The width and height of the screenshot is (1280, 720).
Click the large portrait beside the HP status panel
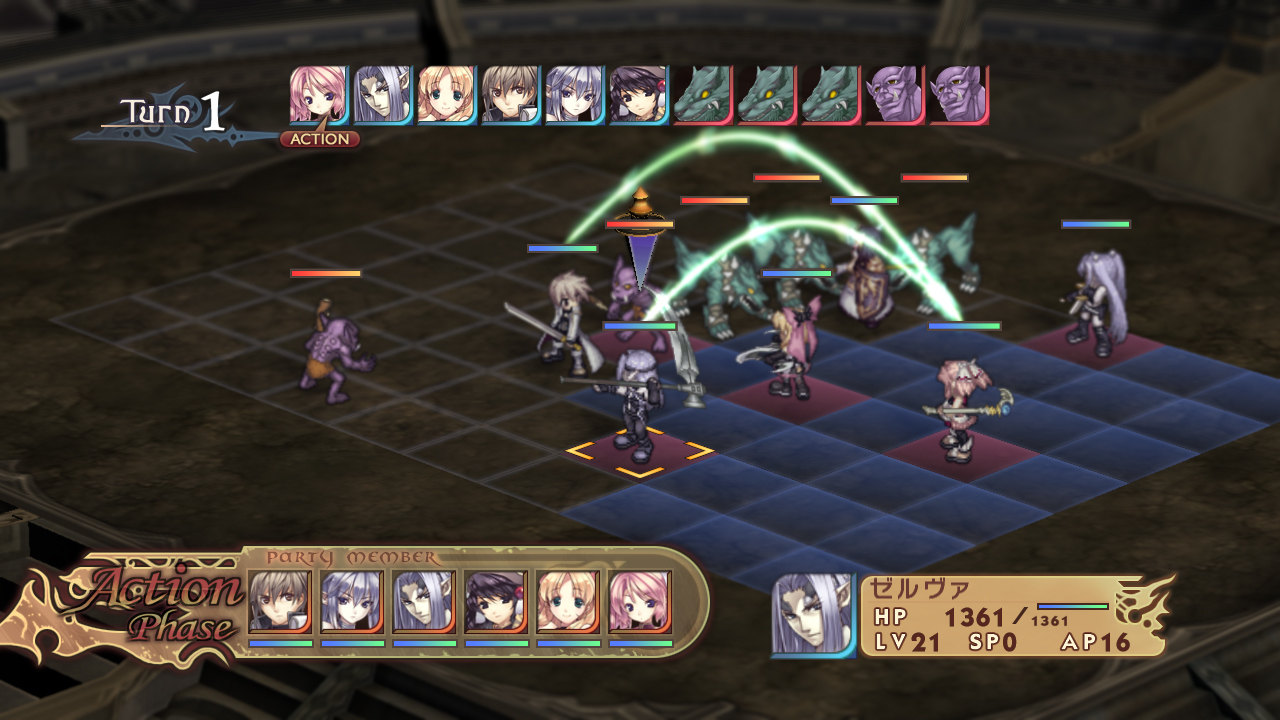pos(813,615)
